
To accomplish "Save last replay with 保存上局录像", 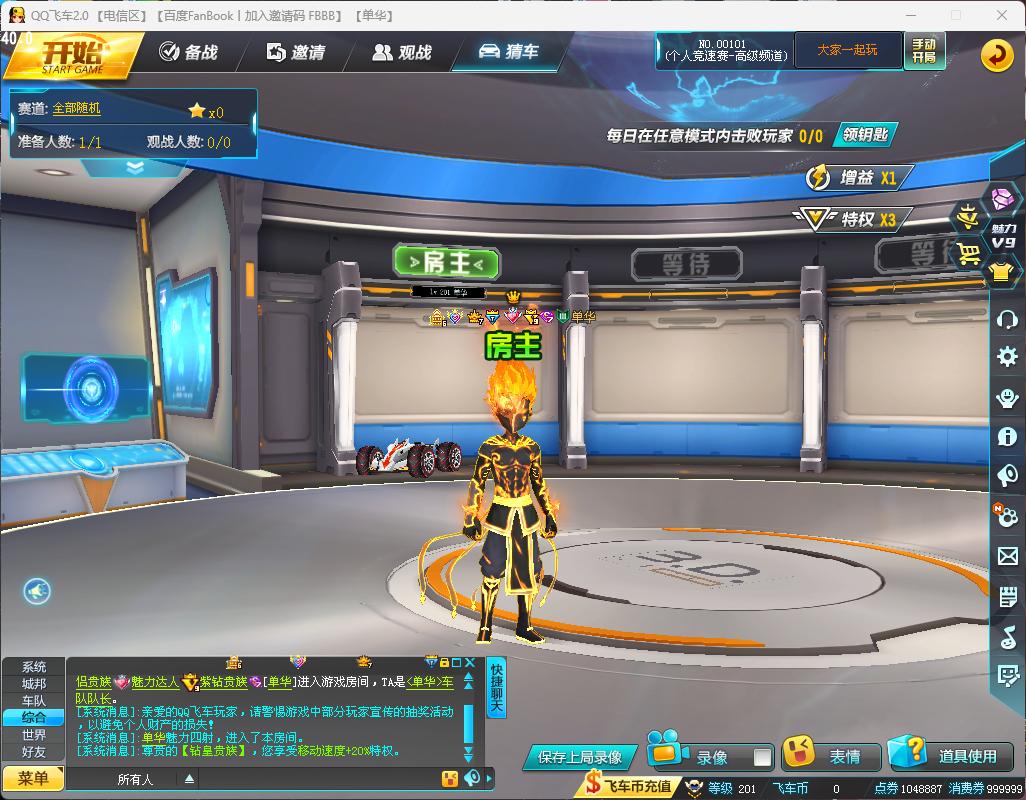I will tap(580, 757).
